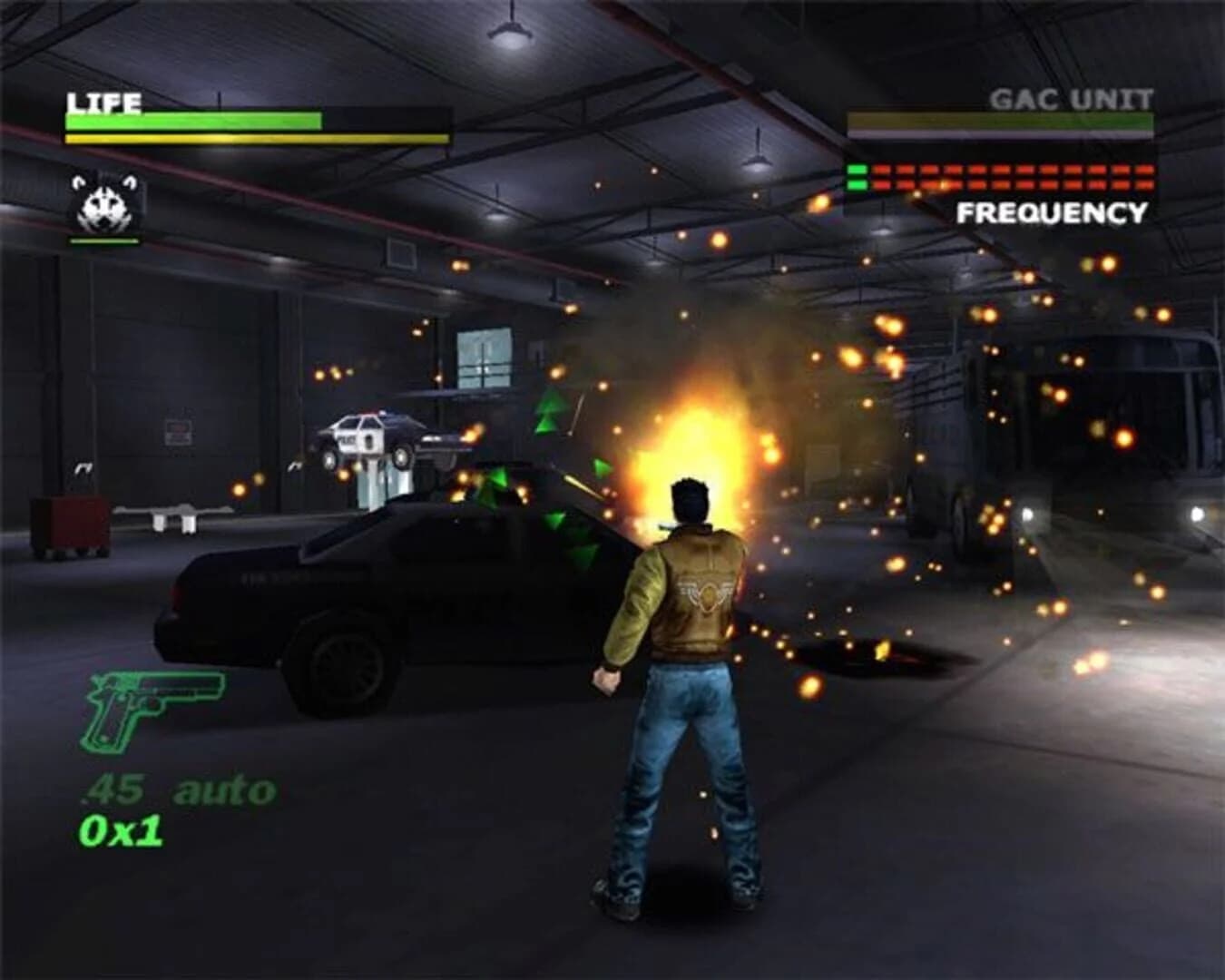Select the dog portrait icon below the LIFE bar
The image size is (1225, 980).
103,207
